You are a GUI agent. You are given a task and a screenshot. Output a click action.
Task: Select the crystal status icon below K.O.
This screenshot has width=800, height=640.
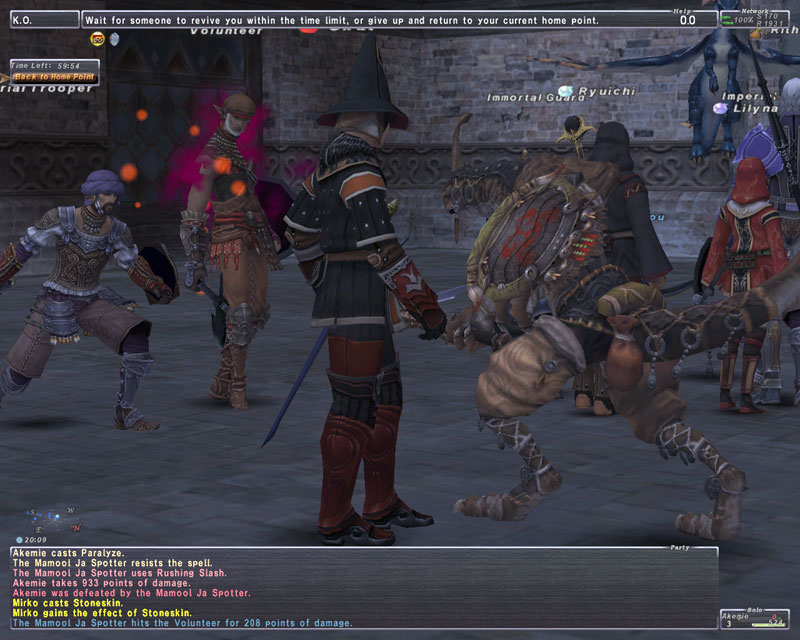(114, 39)
